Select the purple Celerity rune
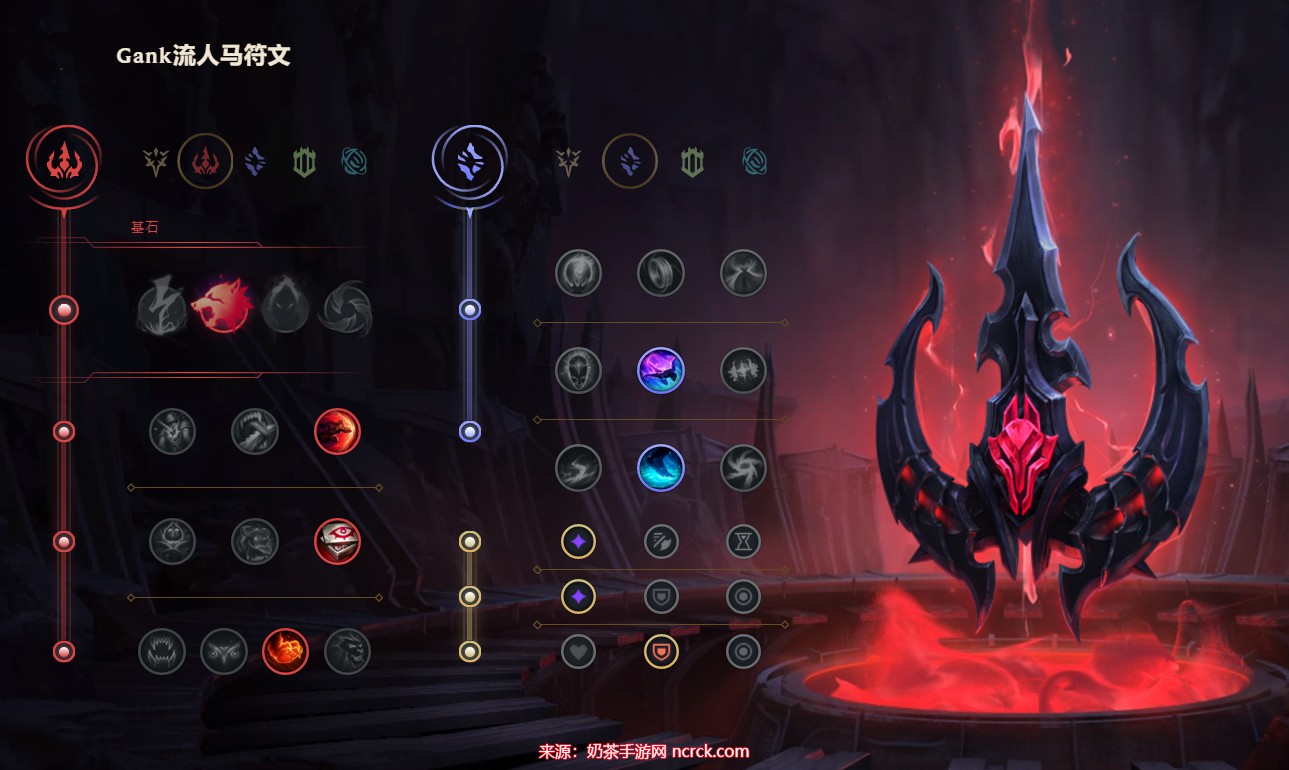This screenshot has width=1289, height=770. pos(661,370)
